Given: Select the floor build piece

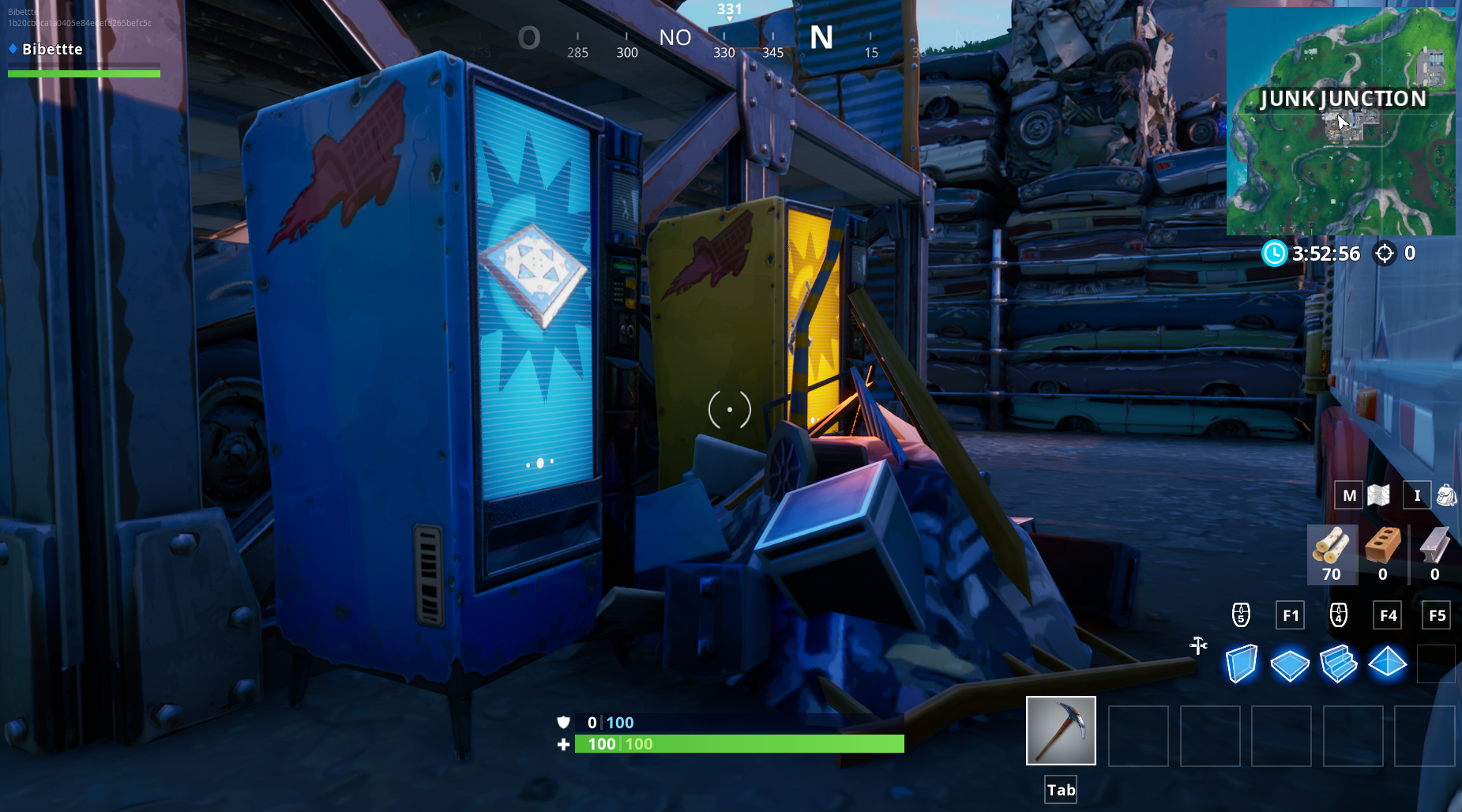Looking at the screenshot, I should coord(1290,664).
